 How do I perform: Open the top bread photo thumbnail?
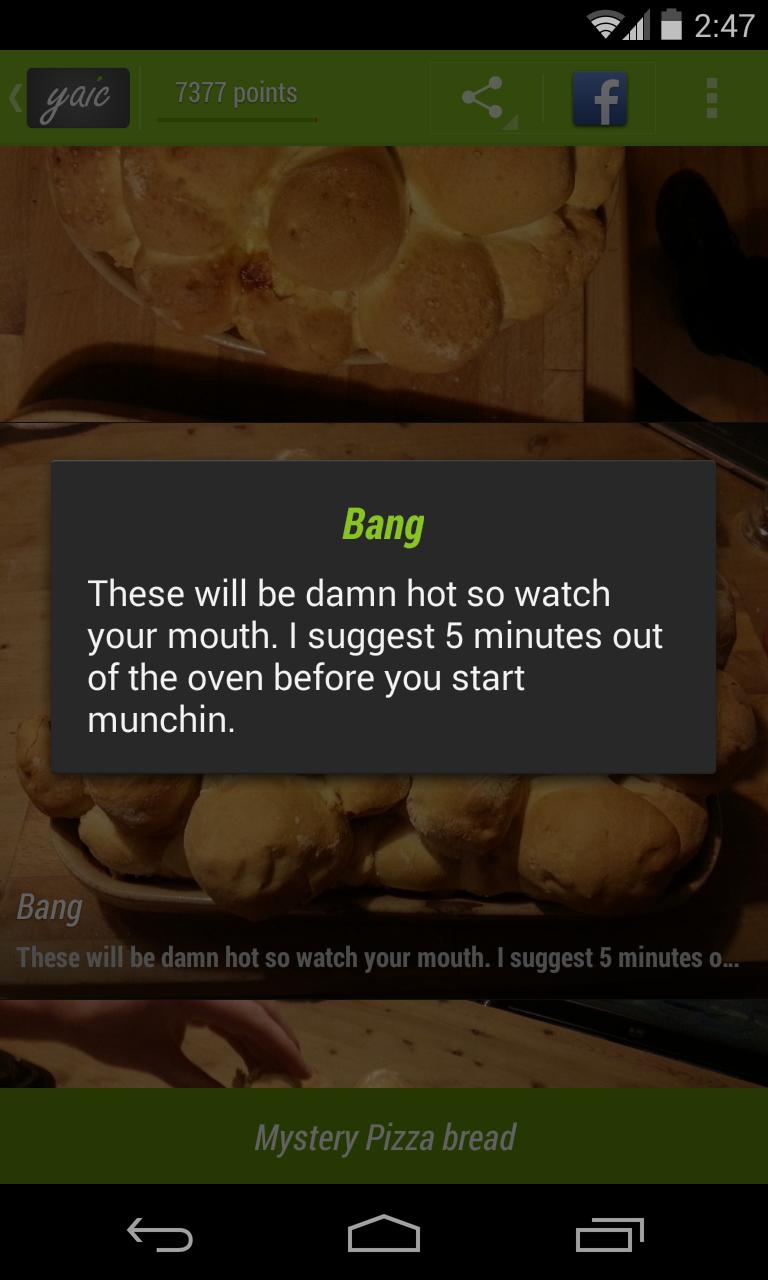click(384, 282)
